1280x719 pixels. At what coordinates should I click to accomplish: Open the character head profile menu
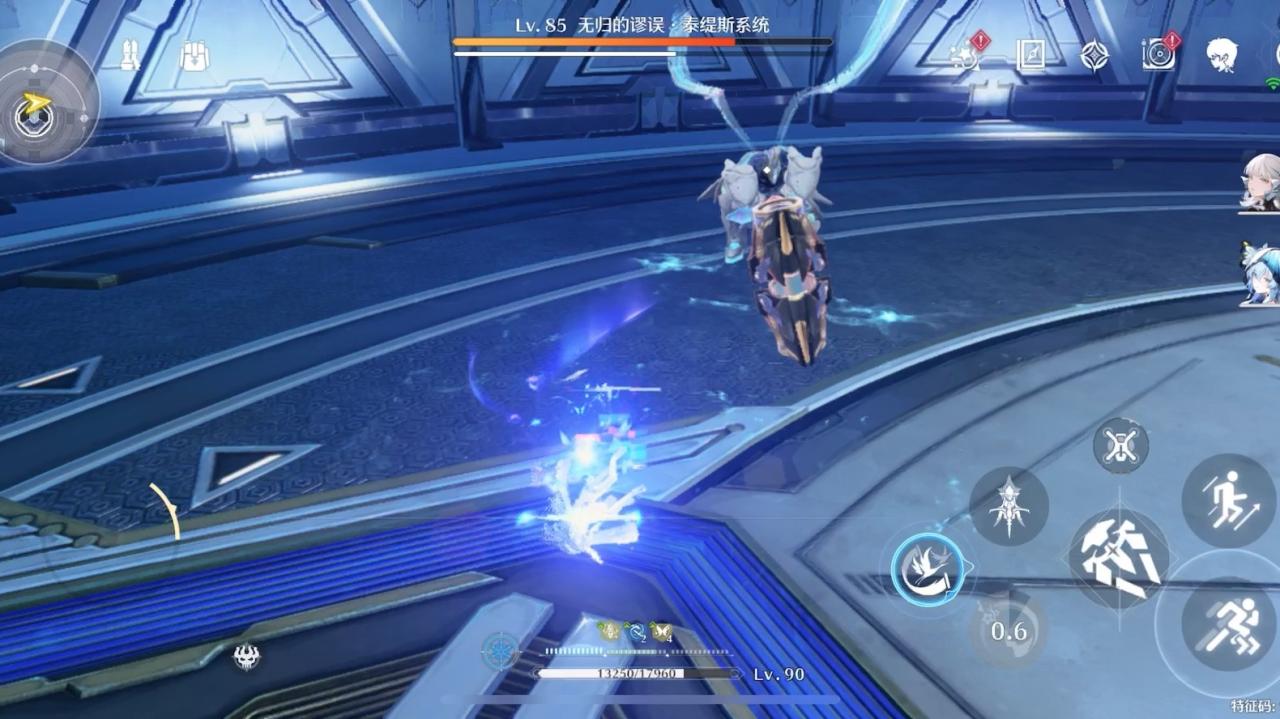(1221, 54)
